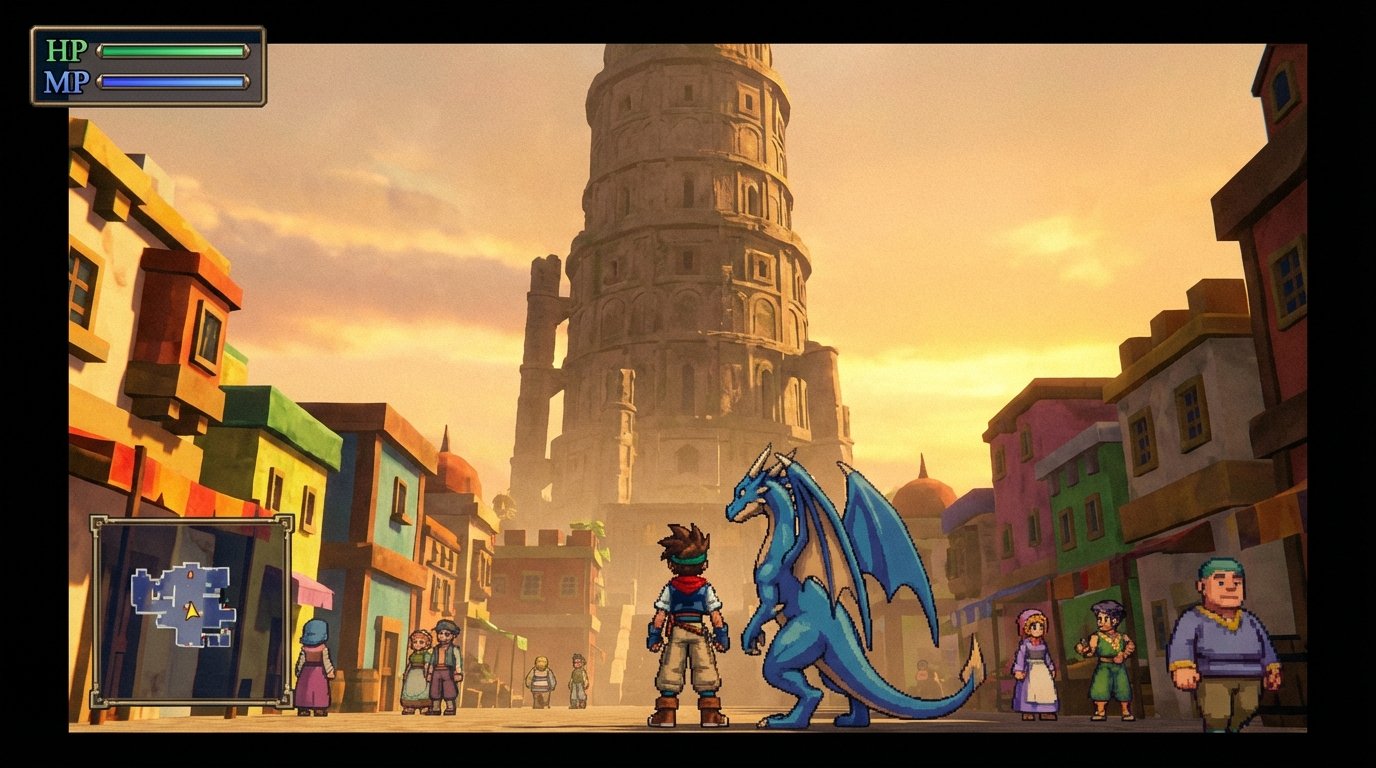Click the green-clad villager beside the blond child

pos(578,680)
